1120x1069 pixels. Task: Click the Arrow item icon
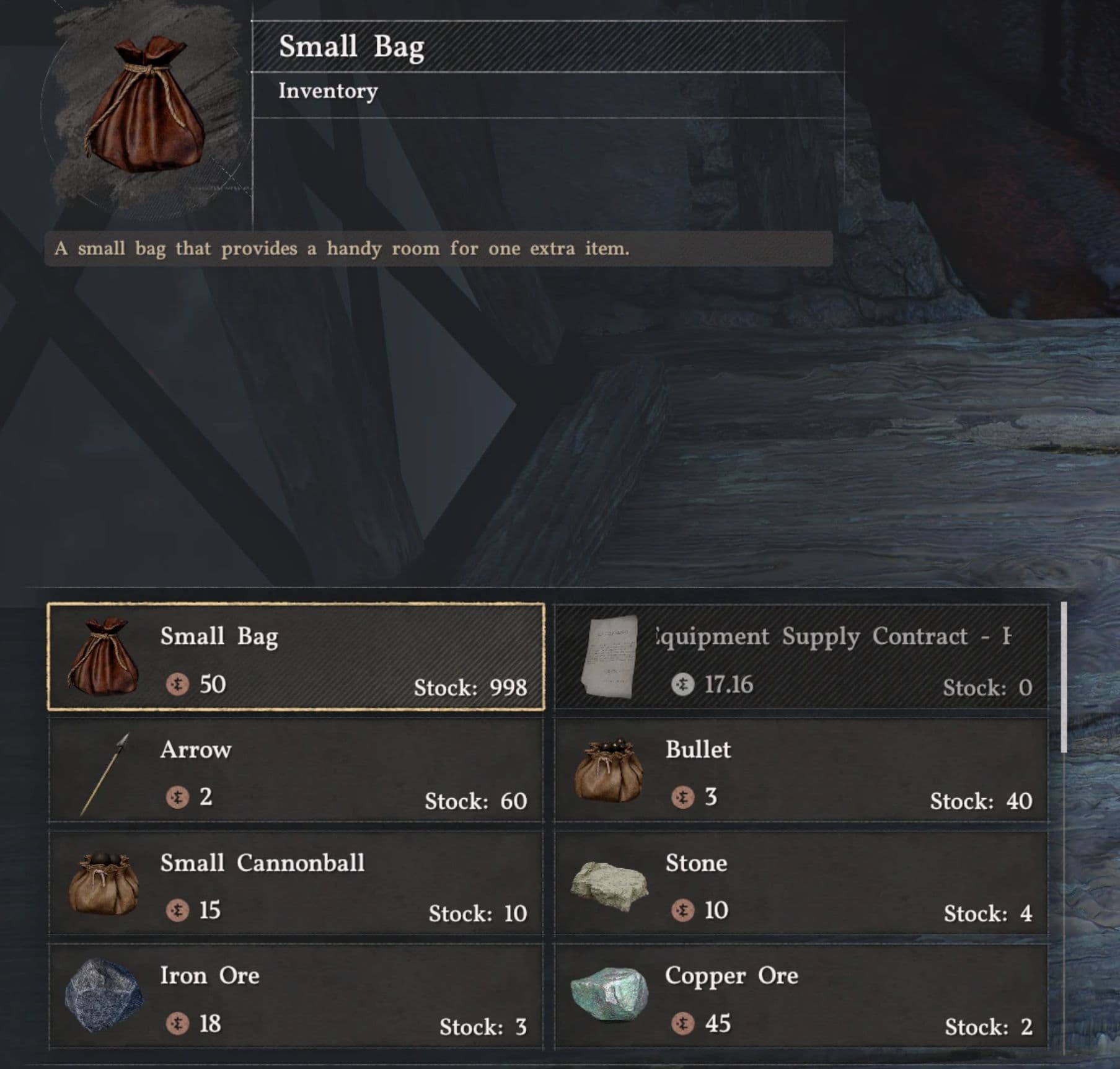tap(105, 775)
